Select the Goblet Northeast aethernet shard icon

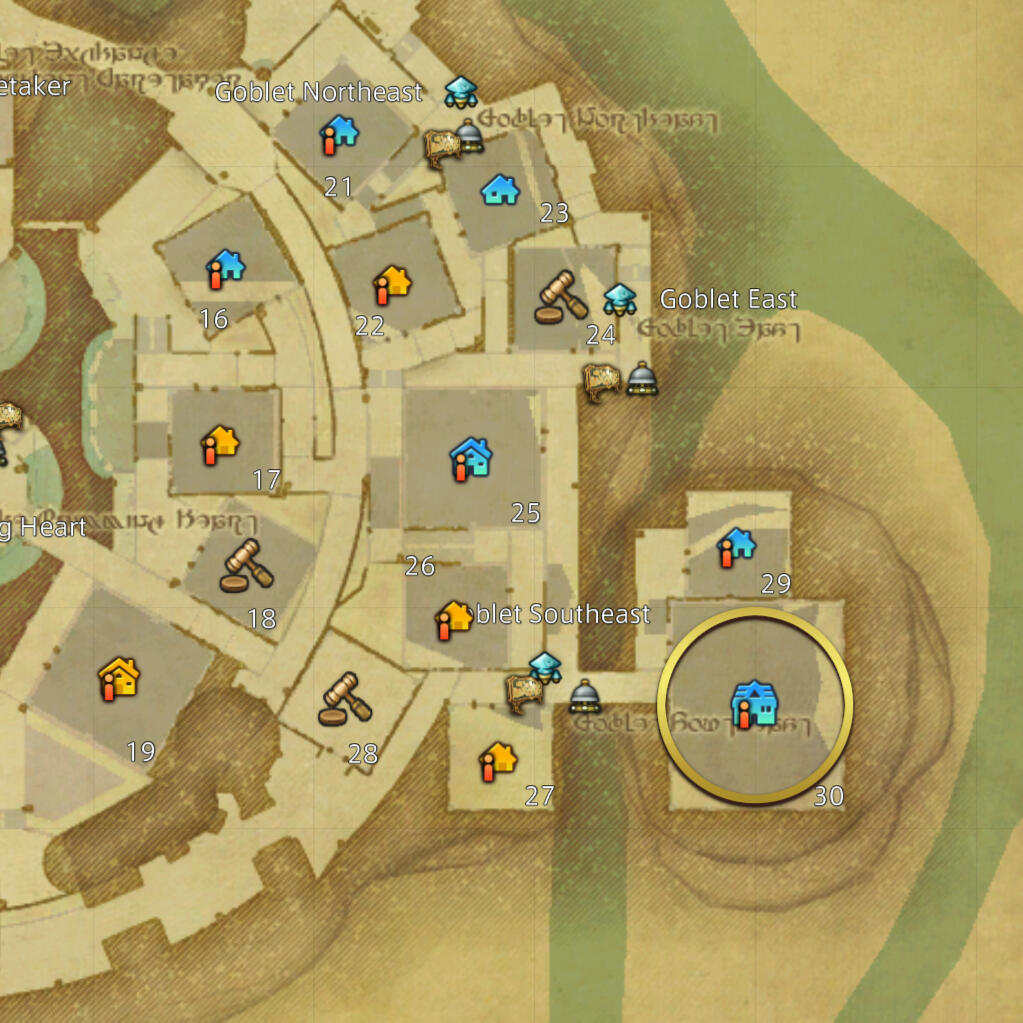[461, 91]
